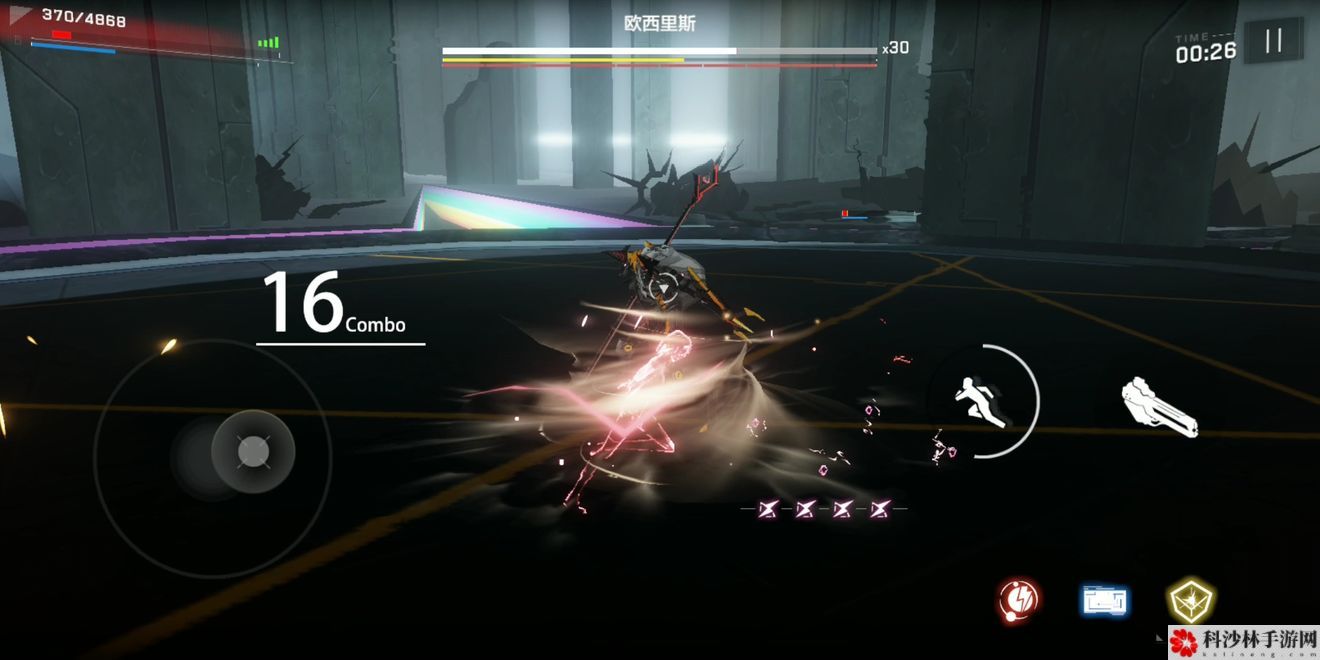Activate the red lightning skill

click(x=1019, y=599)
